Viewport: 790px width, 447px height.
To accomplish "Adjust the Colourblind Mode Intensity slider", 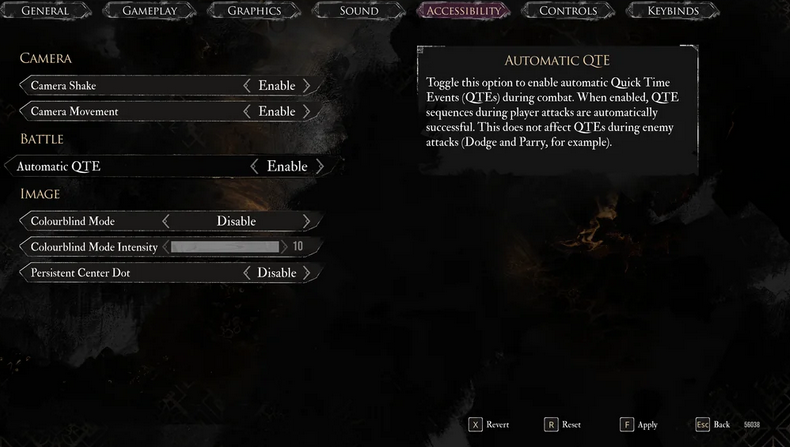I will tap(225, 246).
